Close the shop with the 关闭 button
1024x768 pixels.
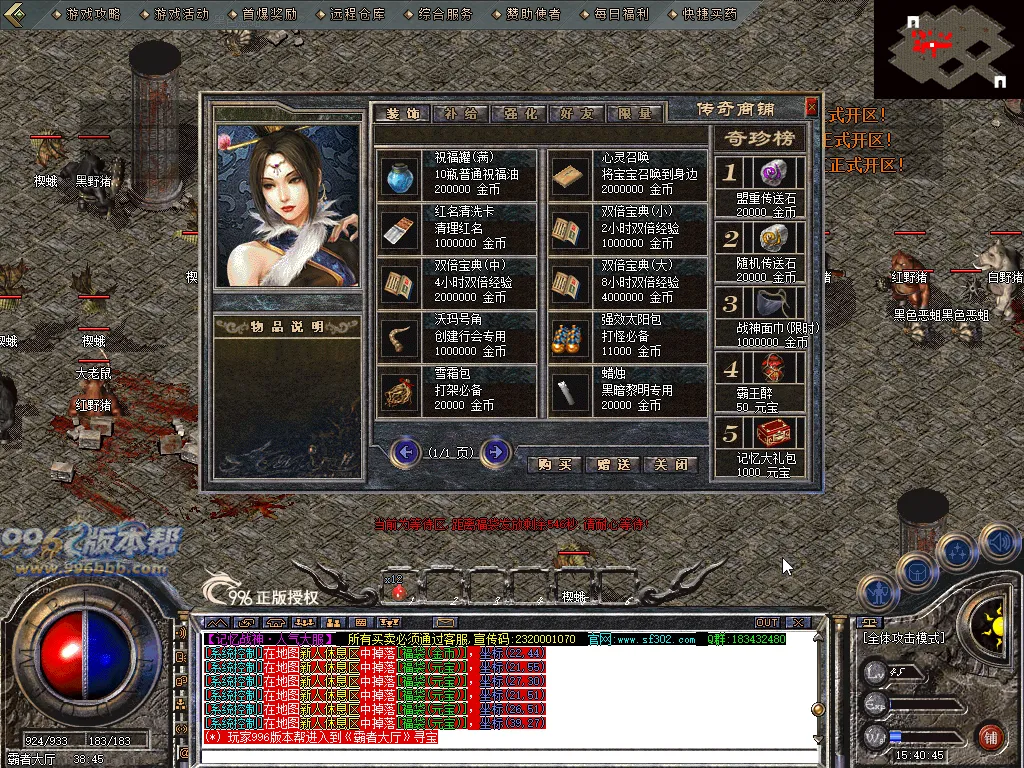[x=671, y=465]
